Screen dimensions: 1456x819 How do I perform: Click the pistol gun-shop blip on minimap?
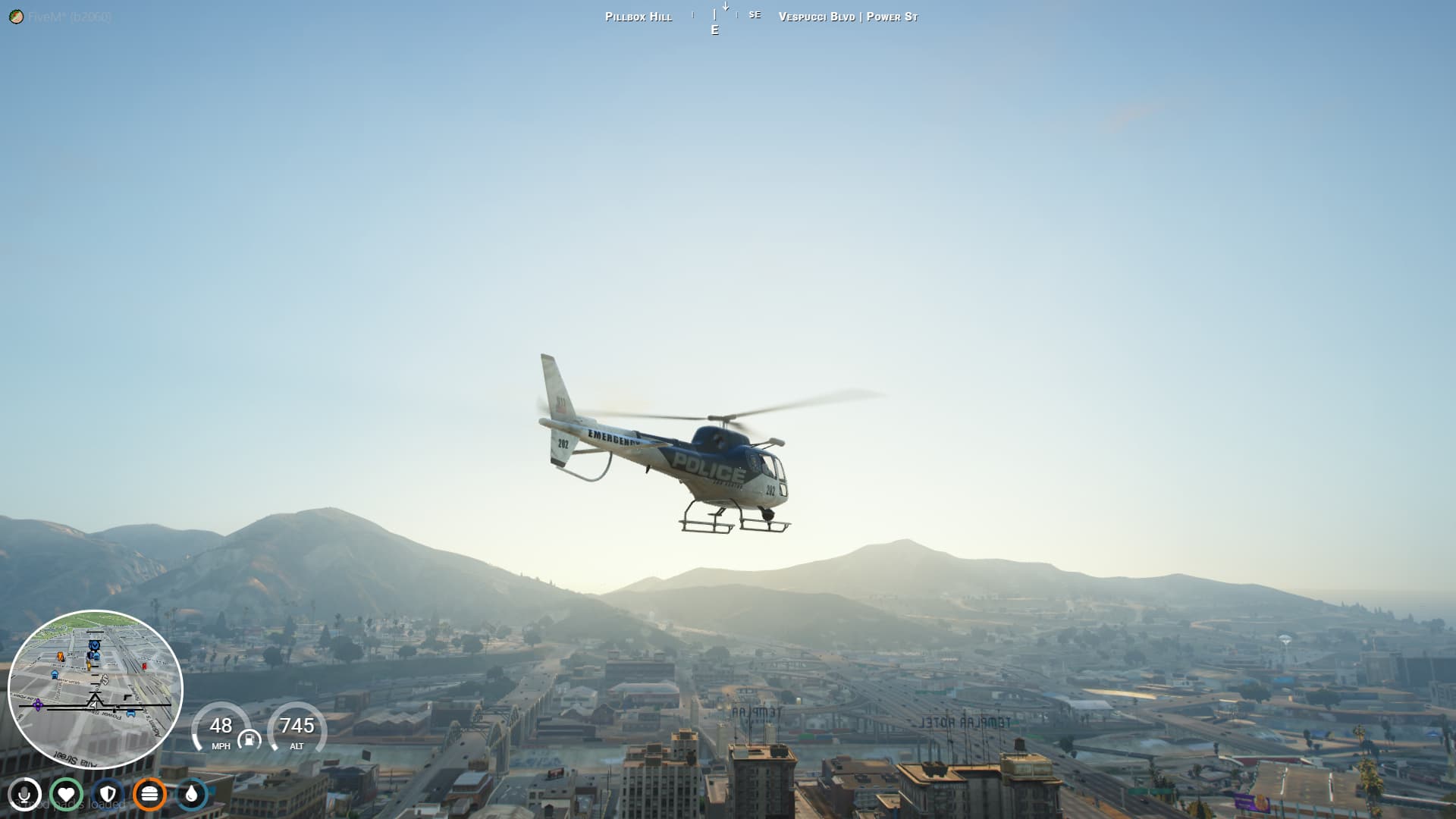[x=127, y=697]
